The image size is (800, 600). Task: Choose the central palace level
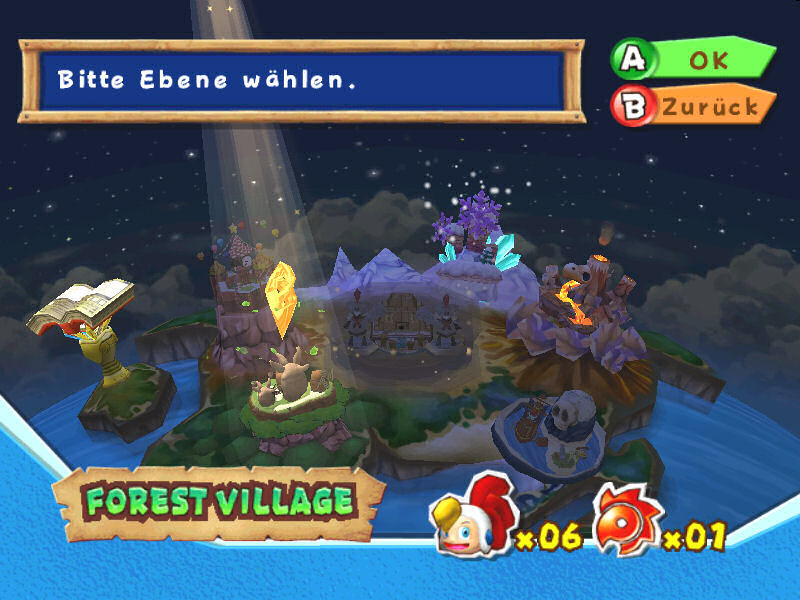[400, 320]
